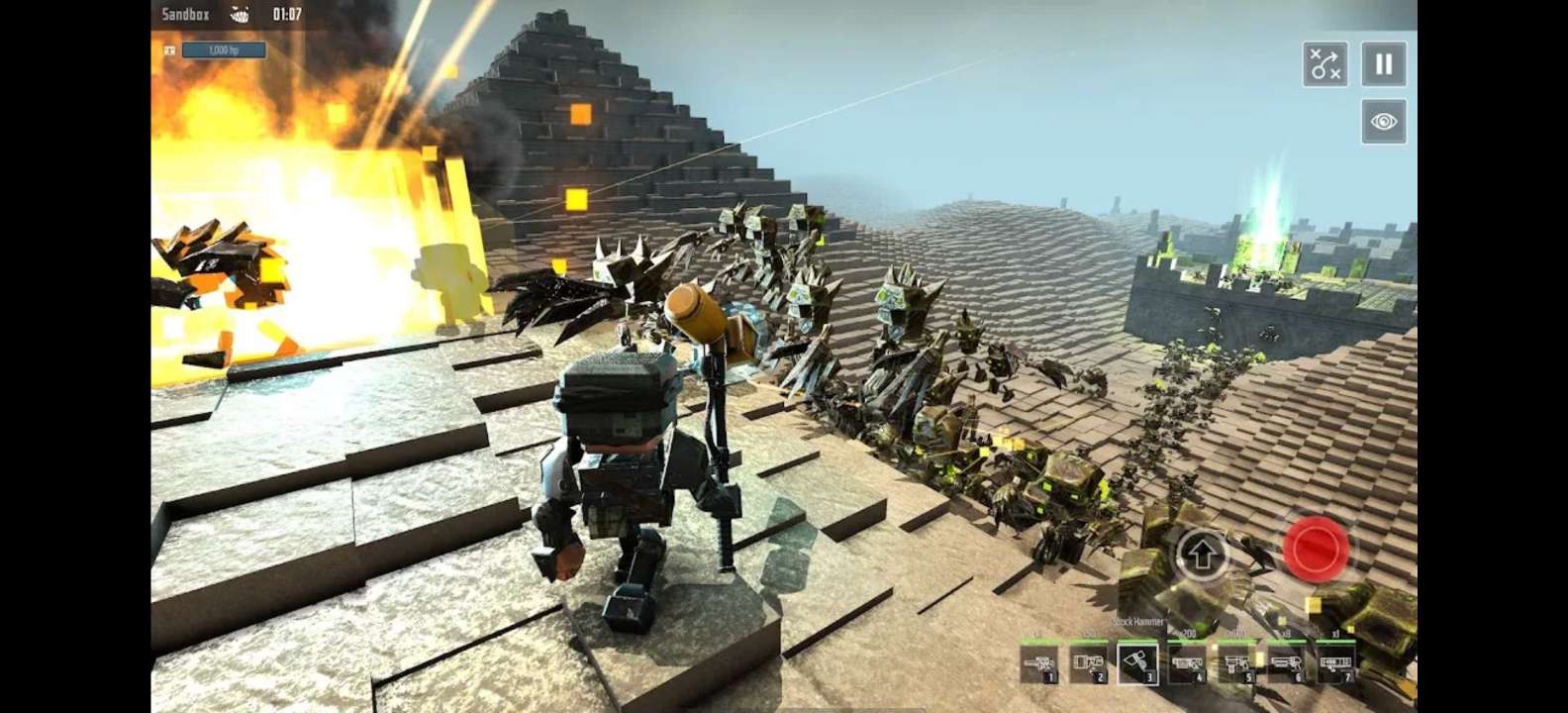Switch to weapon slot 6
This screenshot has height=713, width=1568.
(1285, 663)
